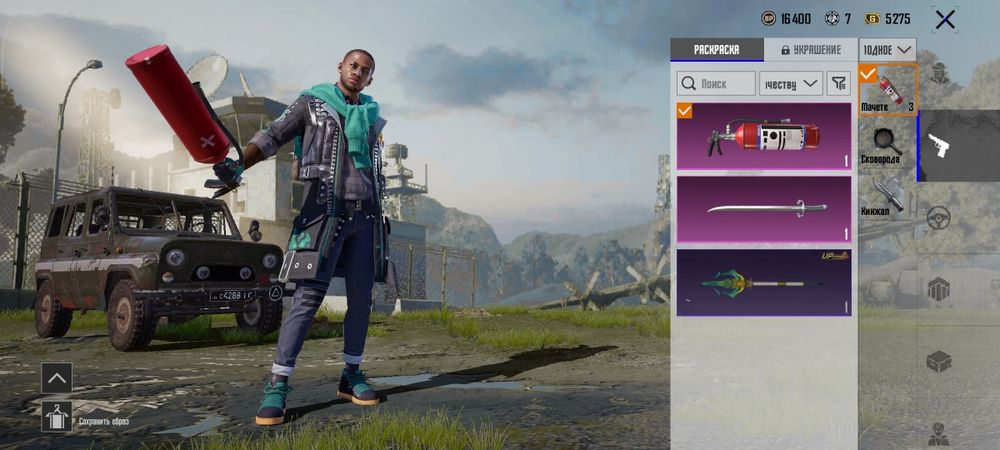Open the locked Украшение tab
Viewport: 1000px width, 450px height.
pyautogui.click(x=810, y=49)
